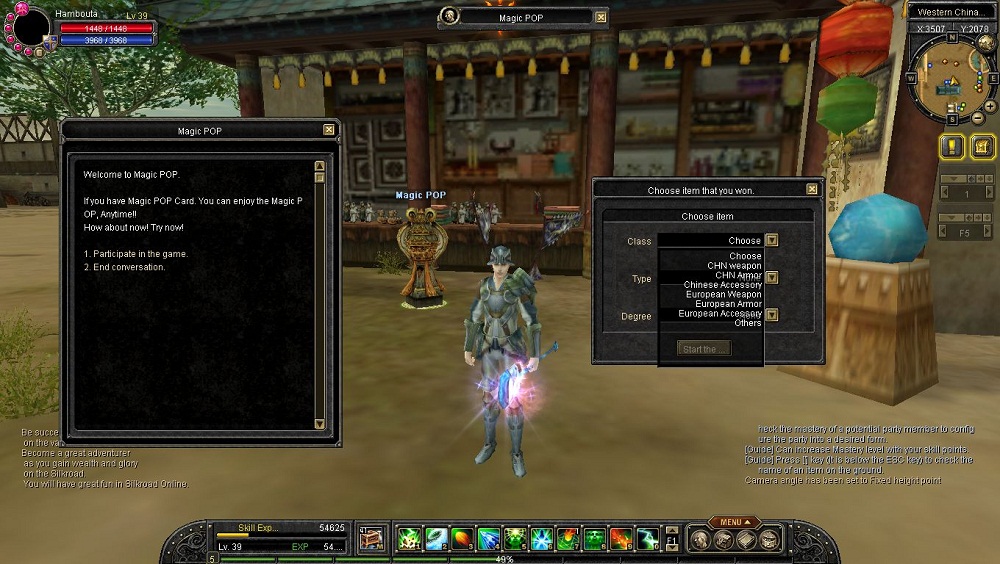
Task: Click the minimap zoom-in plus button
Action: tap(989, 105)
